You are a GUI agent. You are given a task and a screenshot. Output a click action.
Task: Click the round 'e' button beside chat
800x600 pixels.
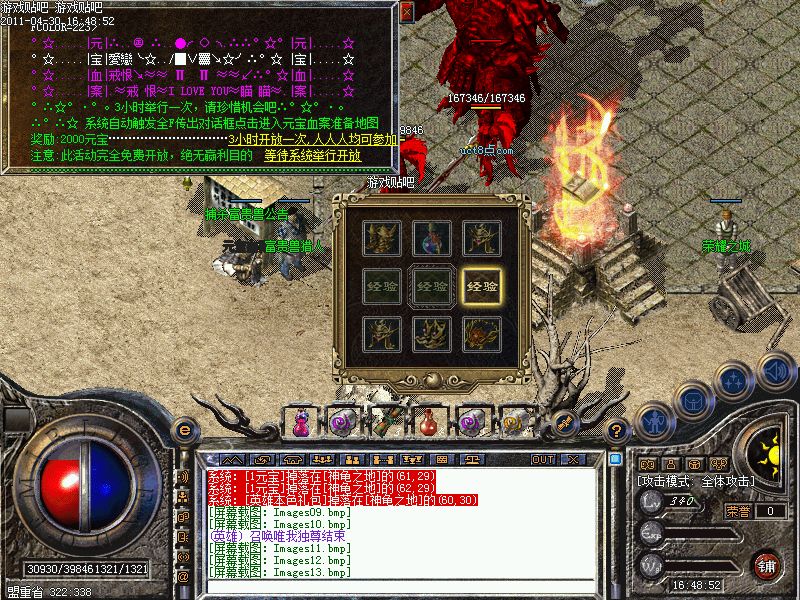183,430
